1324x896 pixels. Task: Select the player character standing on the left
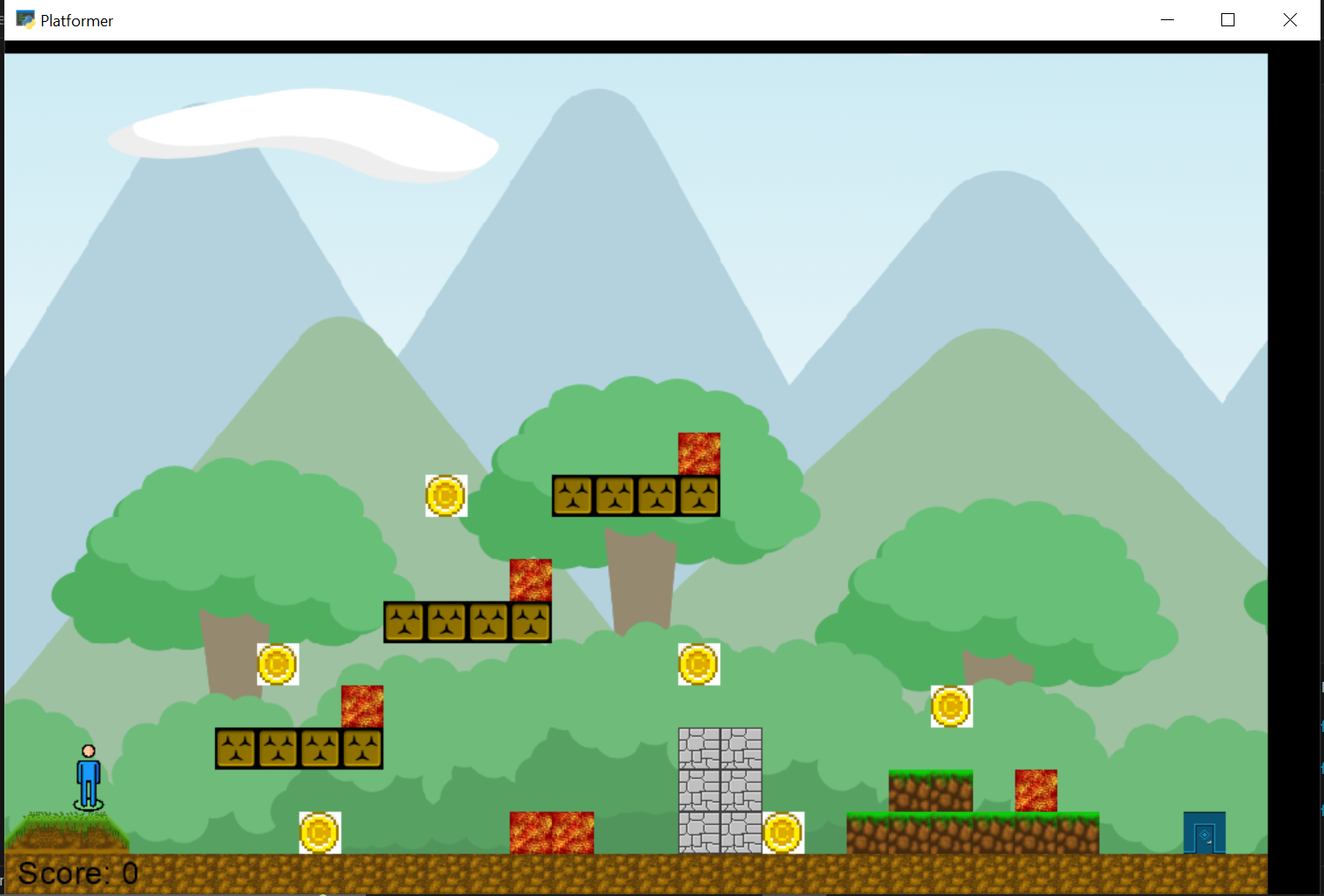tap(87, 778)
